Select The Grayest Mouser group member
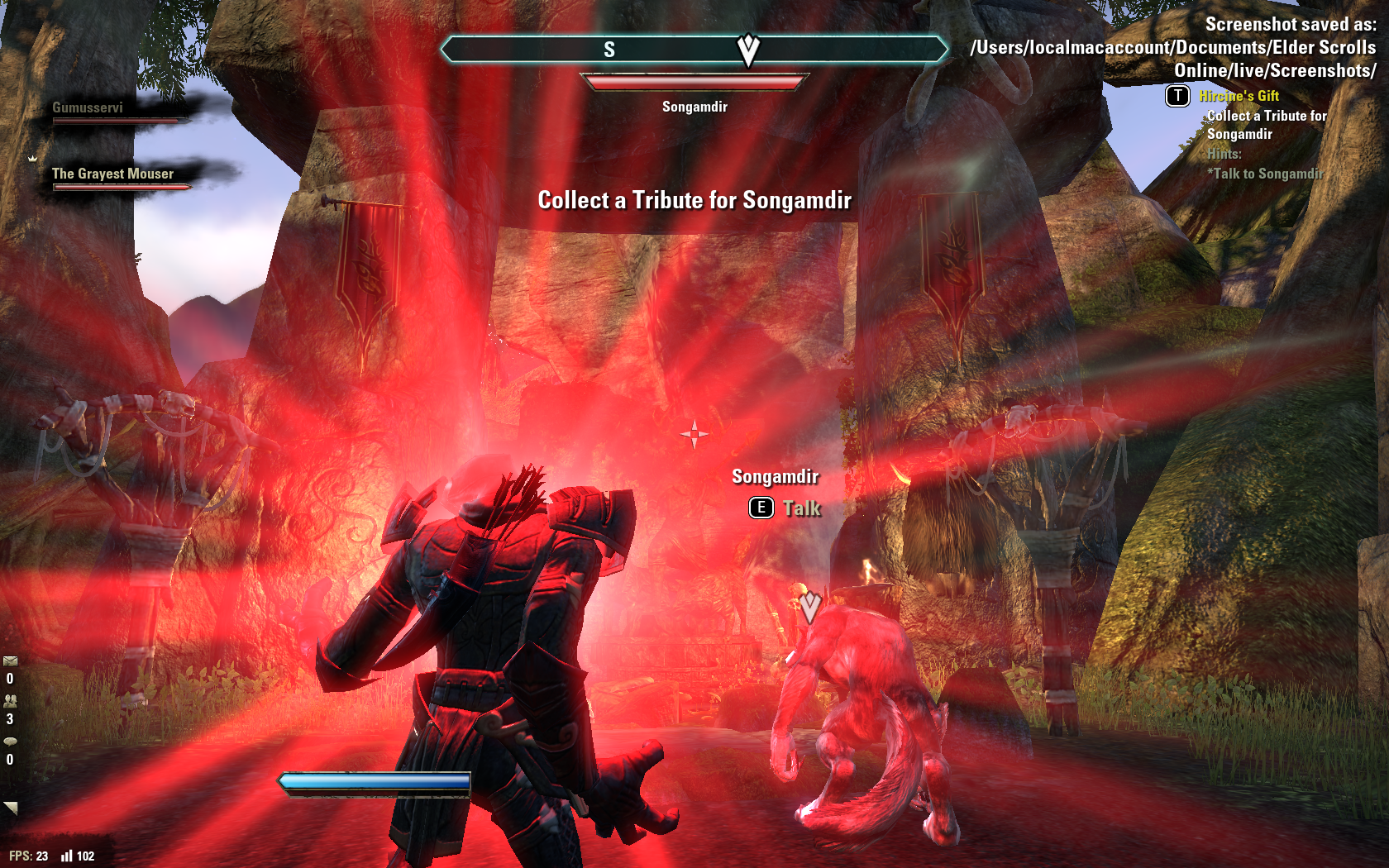 (112, 174)
